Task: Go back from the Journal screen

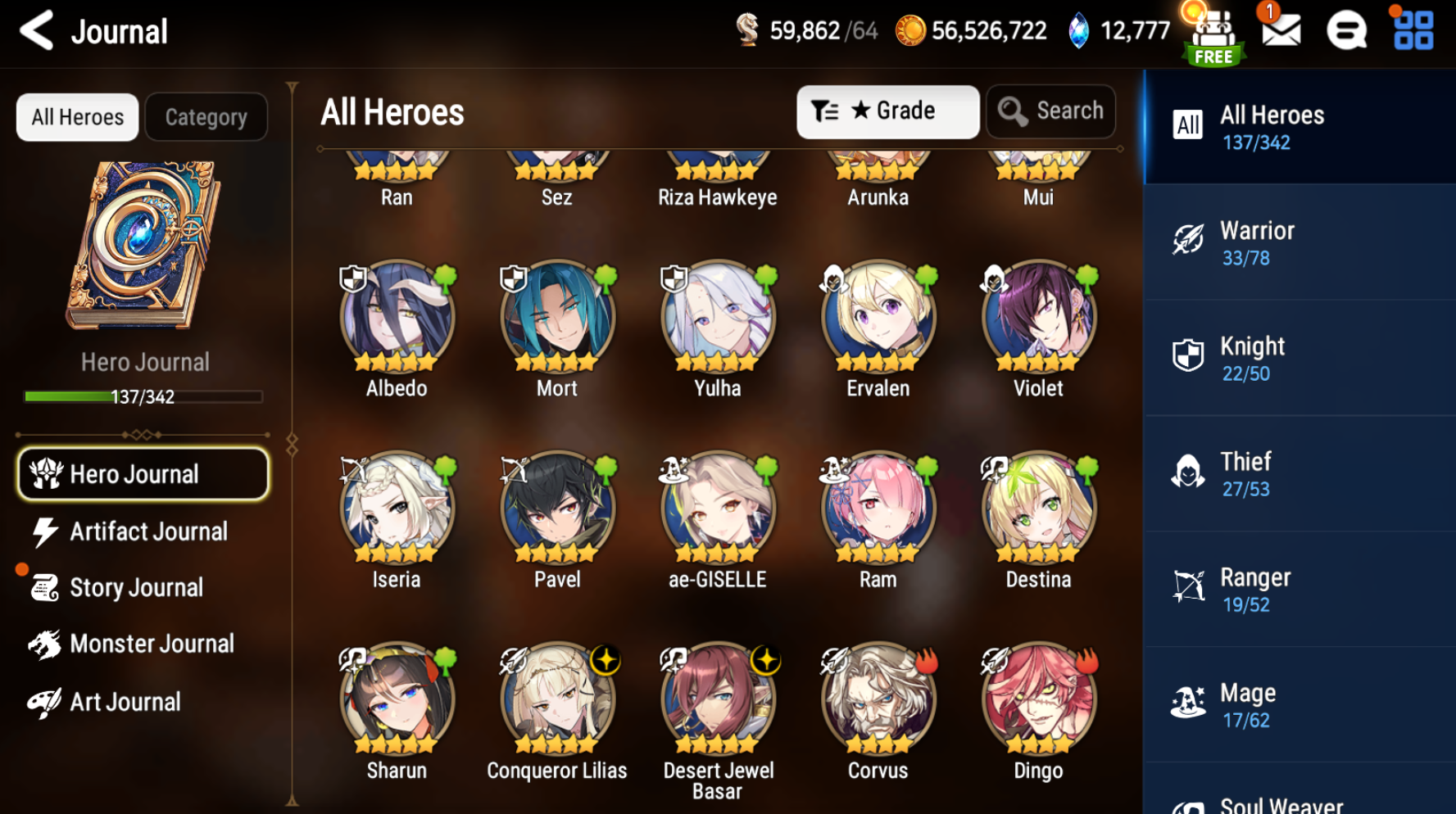Action: coord(37,31)
